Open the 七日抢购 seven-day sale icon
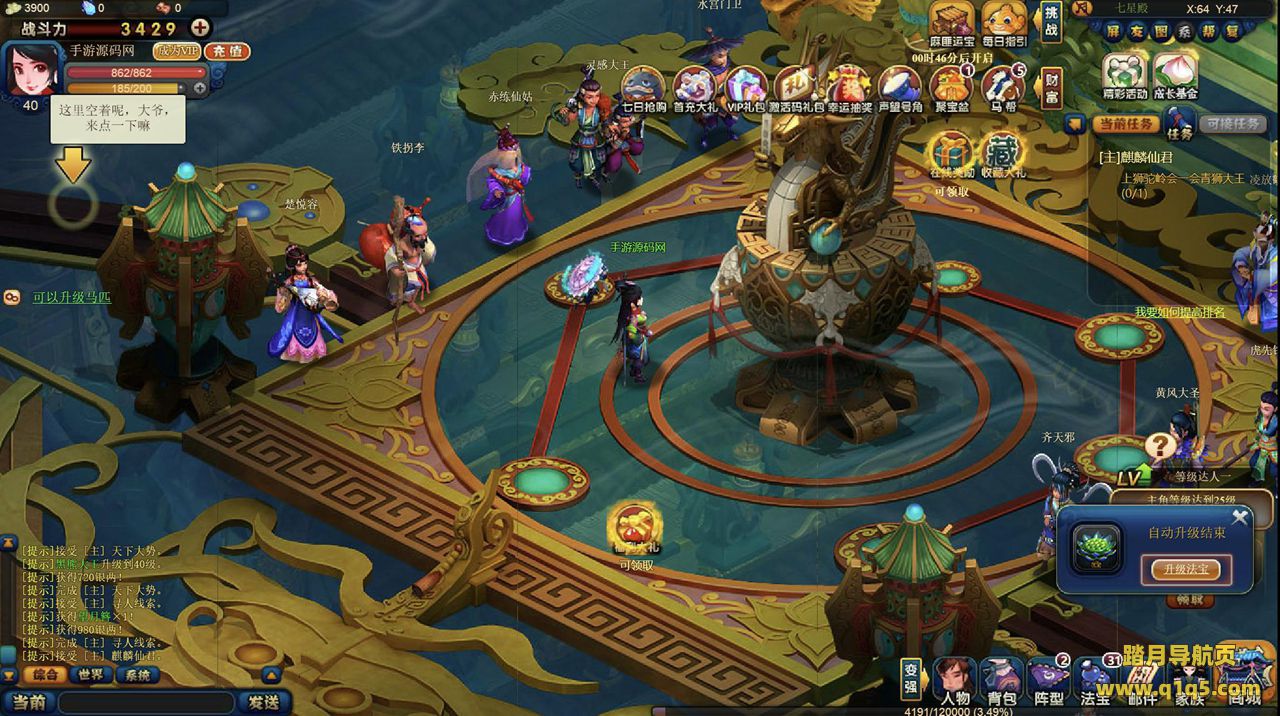The height and width of the screenshot is (716, 1280). [643, 87]
